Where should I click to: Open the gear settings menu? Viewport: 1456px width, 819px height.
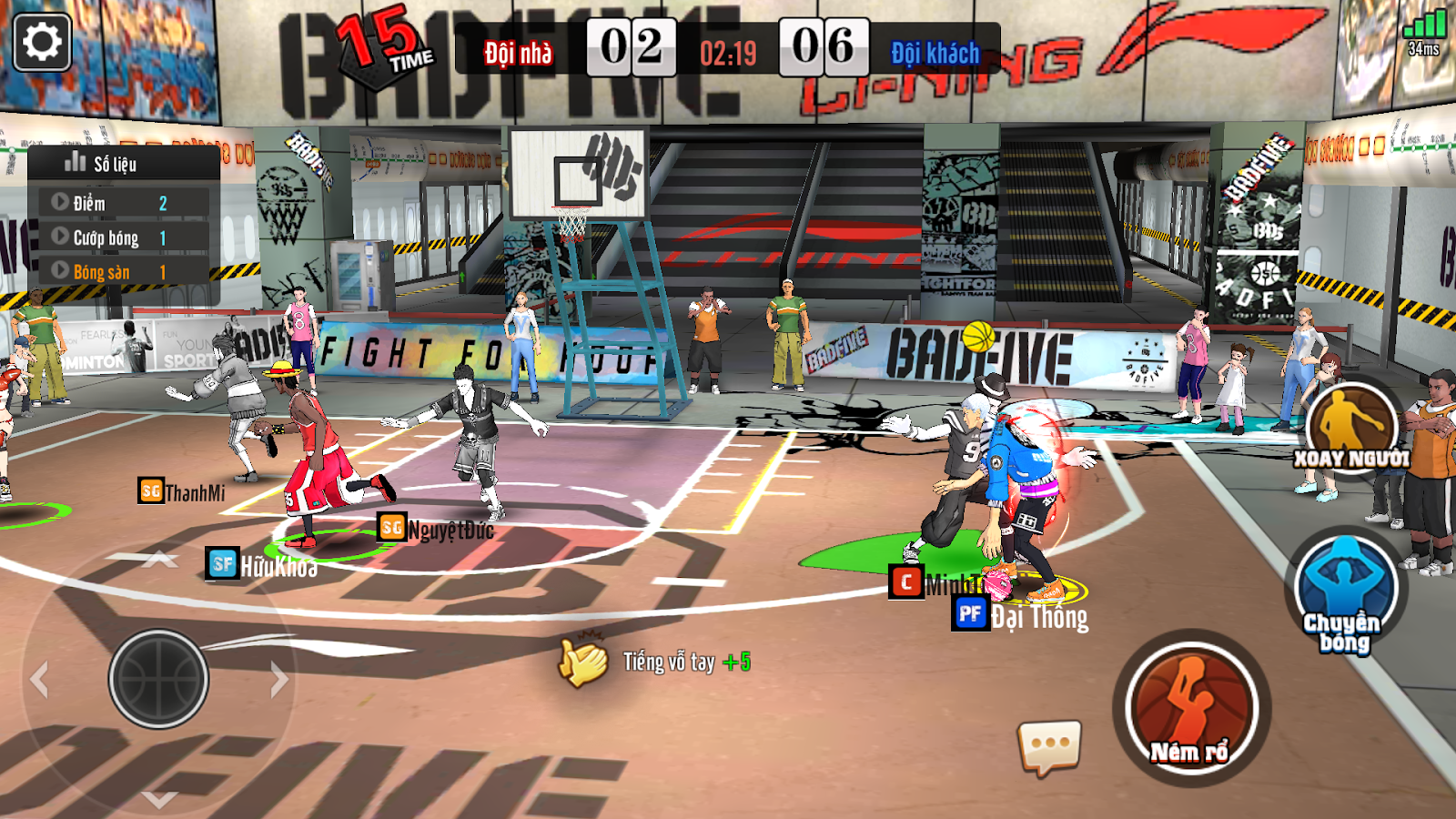(42, 42)
